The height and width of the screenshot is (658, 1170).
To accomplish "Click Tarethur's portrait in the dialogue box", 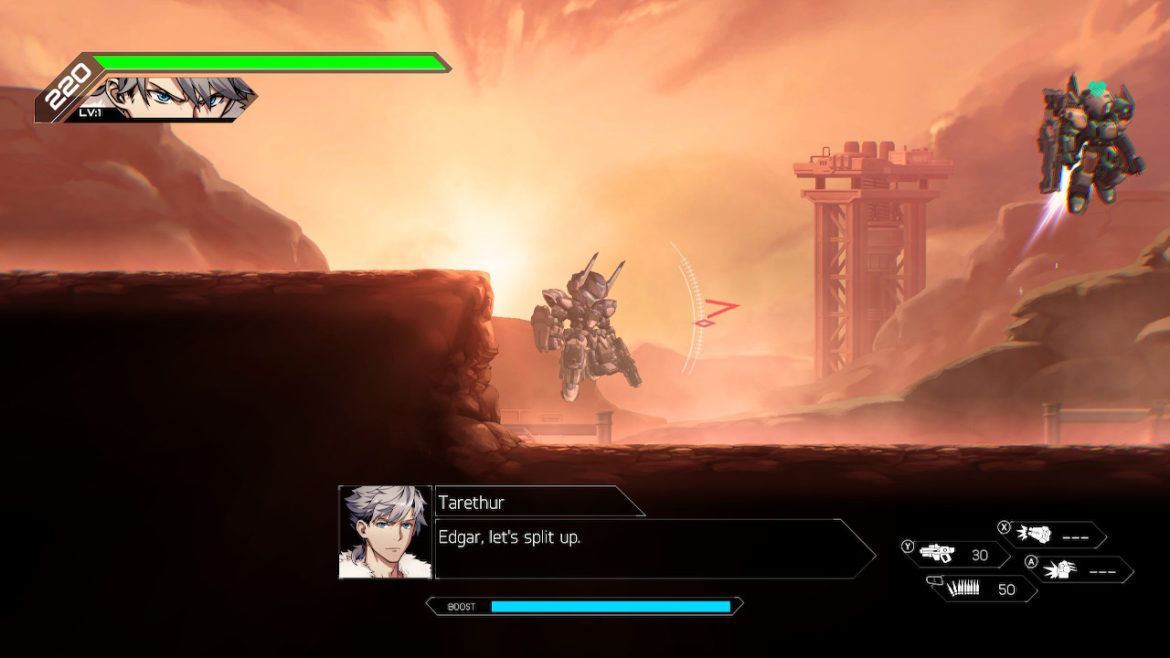I will [384, 532].
